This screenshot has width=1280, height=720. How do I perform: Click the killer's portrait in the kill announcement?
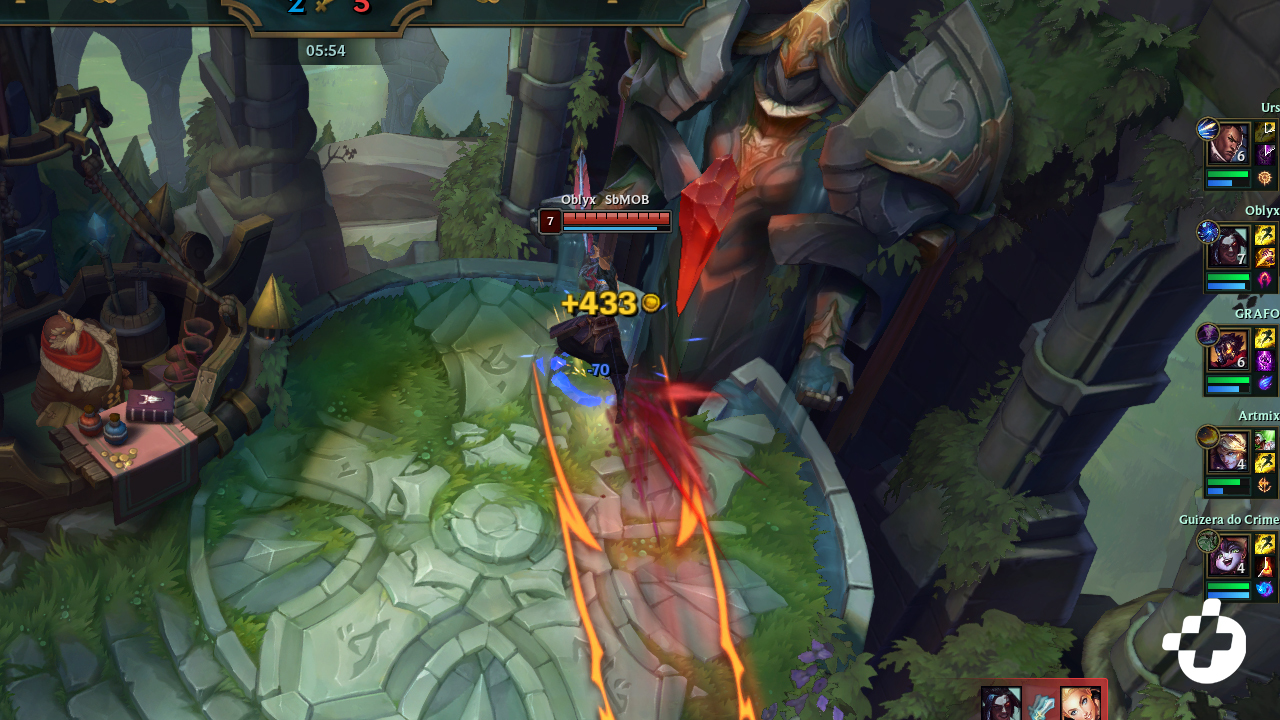pos(1000,712)
